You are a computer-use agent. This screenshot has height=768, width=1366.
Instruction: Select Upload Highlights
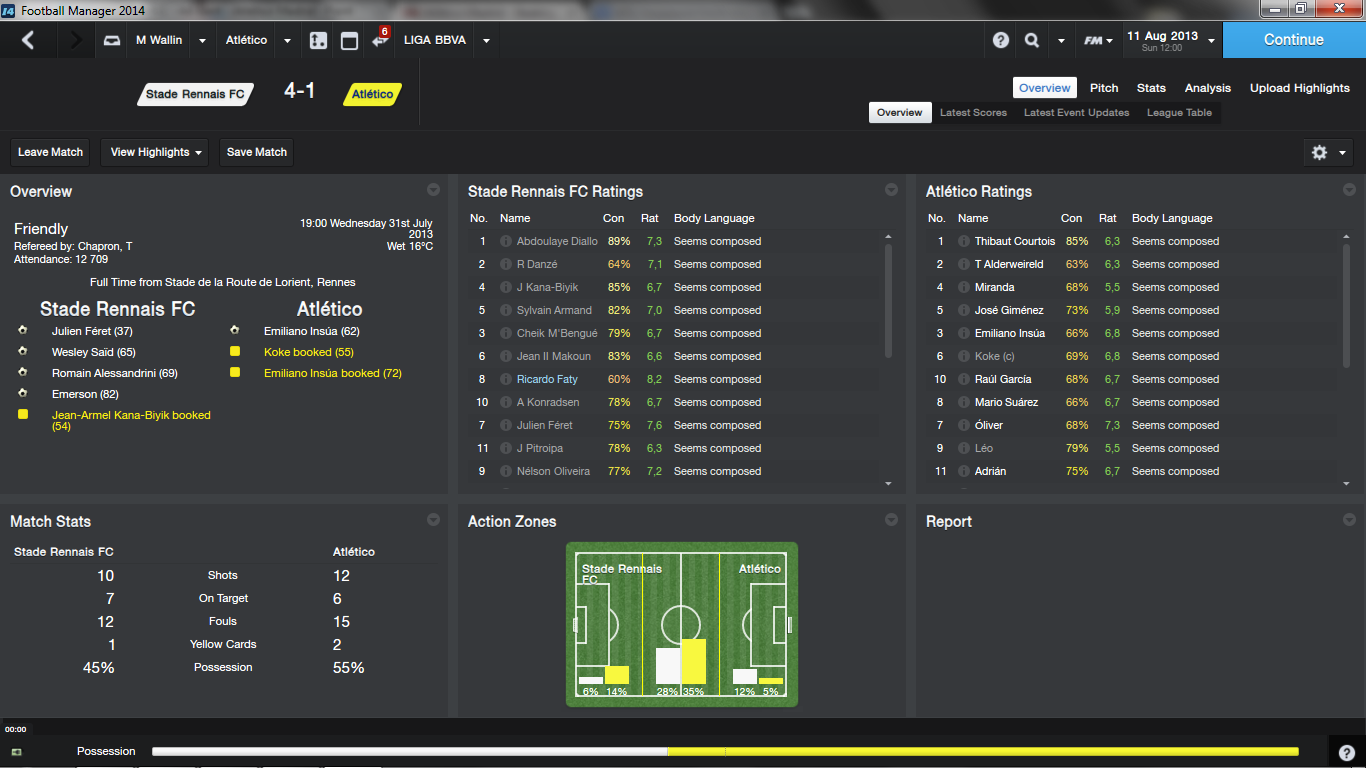coord(1299,88)
